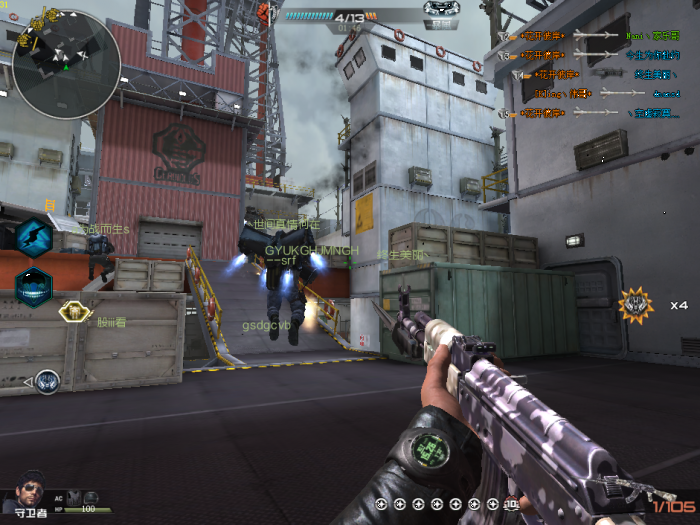Select the grenade icon showing x4

click(636, 305)
